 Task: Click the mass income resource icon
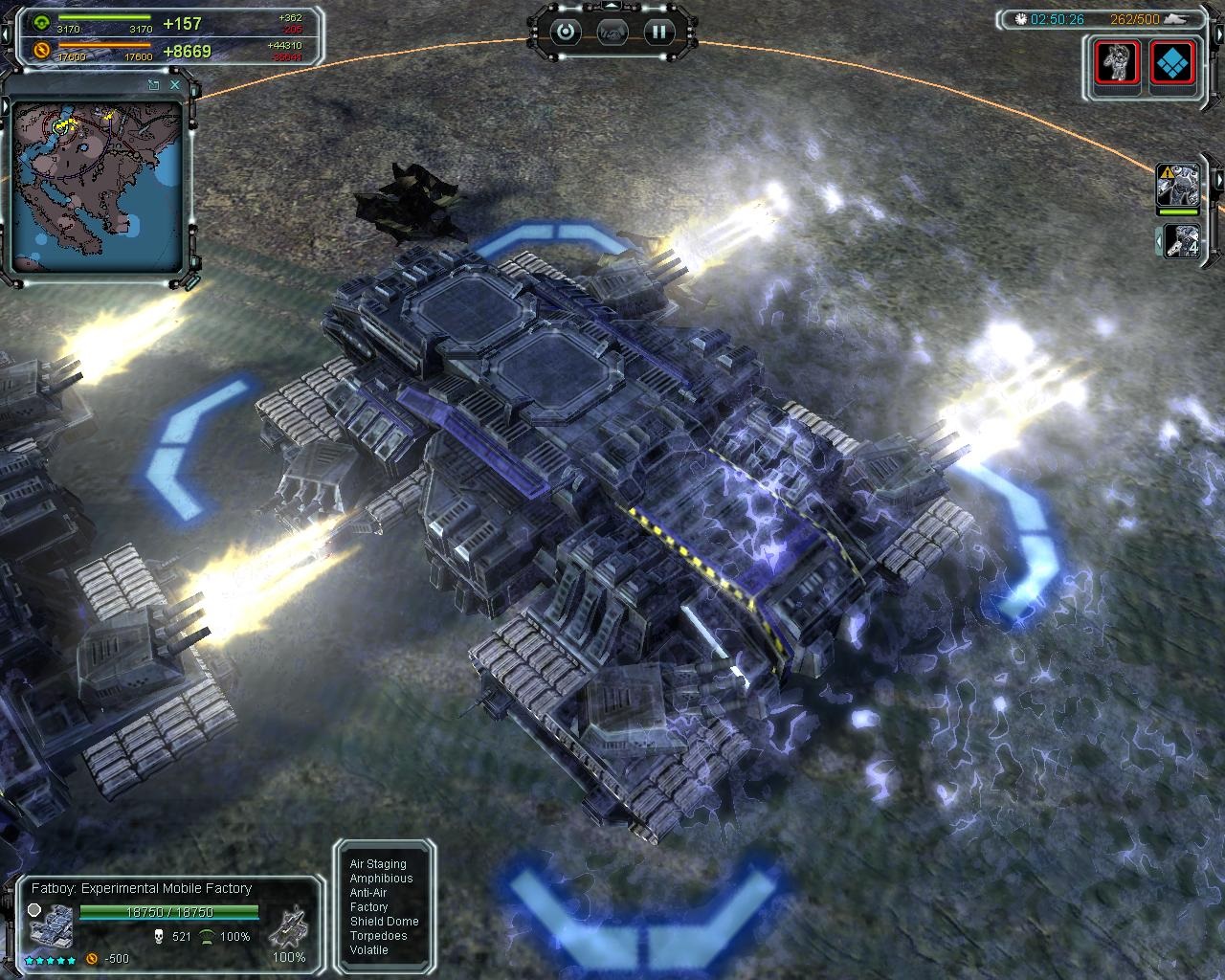coord(41,23)
